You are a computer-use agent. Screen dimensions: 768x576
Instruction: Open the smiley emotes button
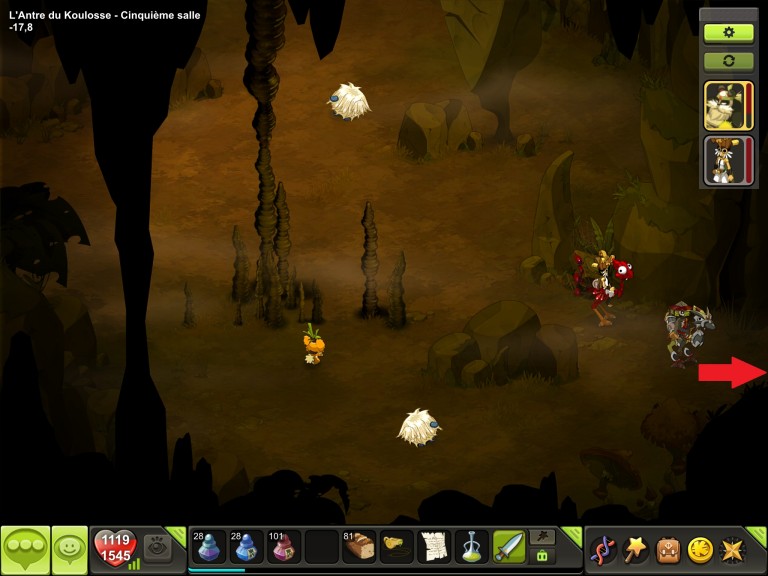pos(69,549)
